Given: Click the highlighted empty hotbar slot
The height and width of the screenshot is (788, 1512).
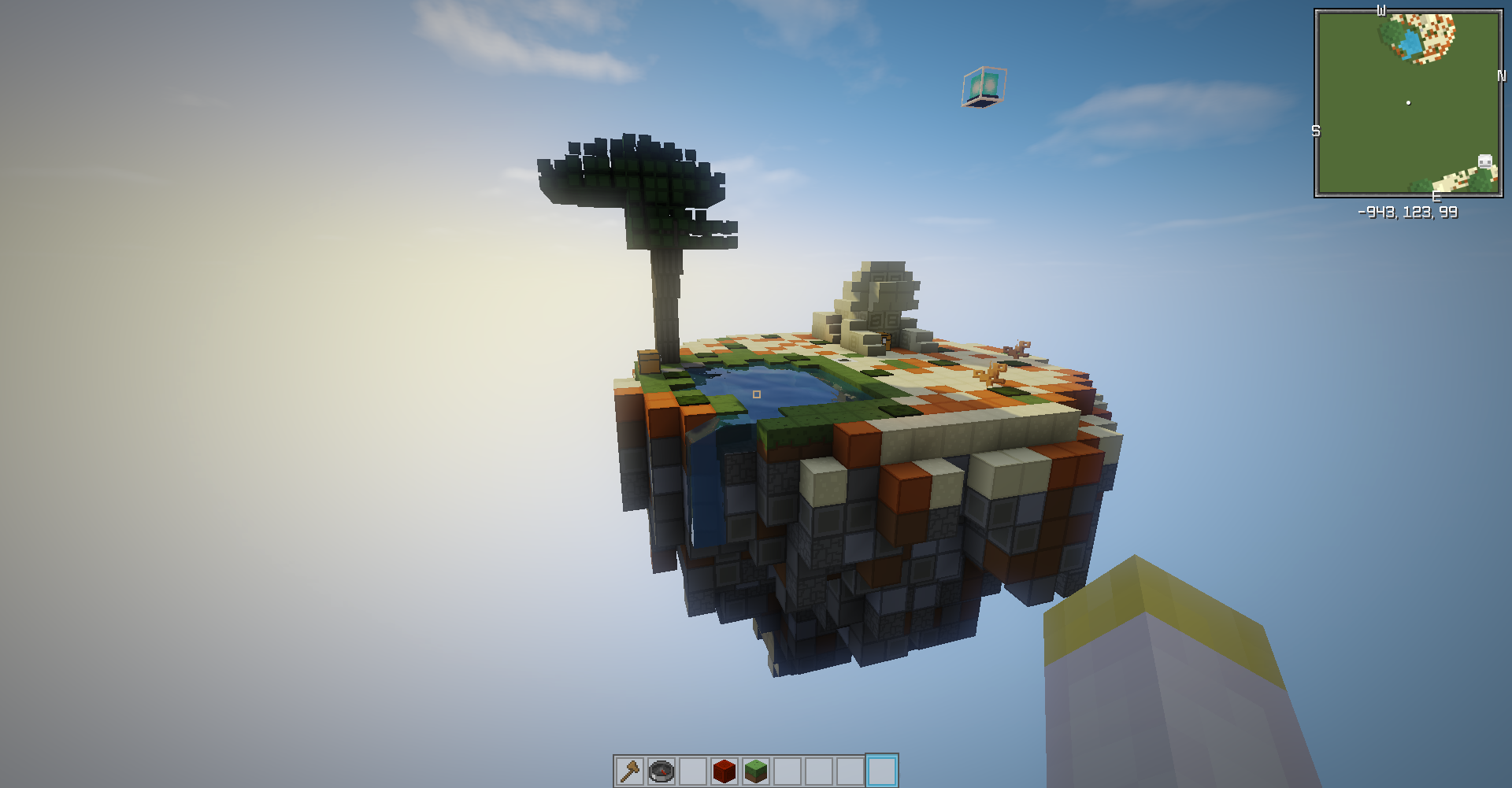Looking at the screenshot, I should [881, 771].
